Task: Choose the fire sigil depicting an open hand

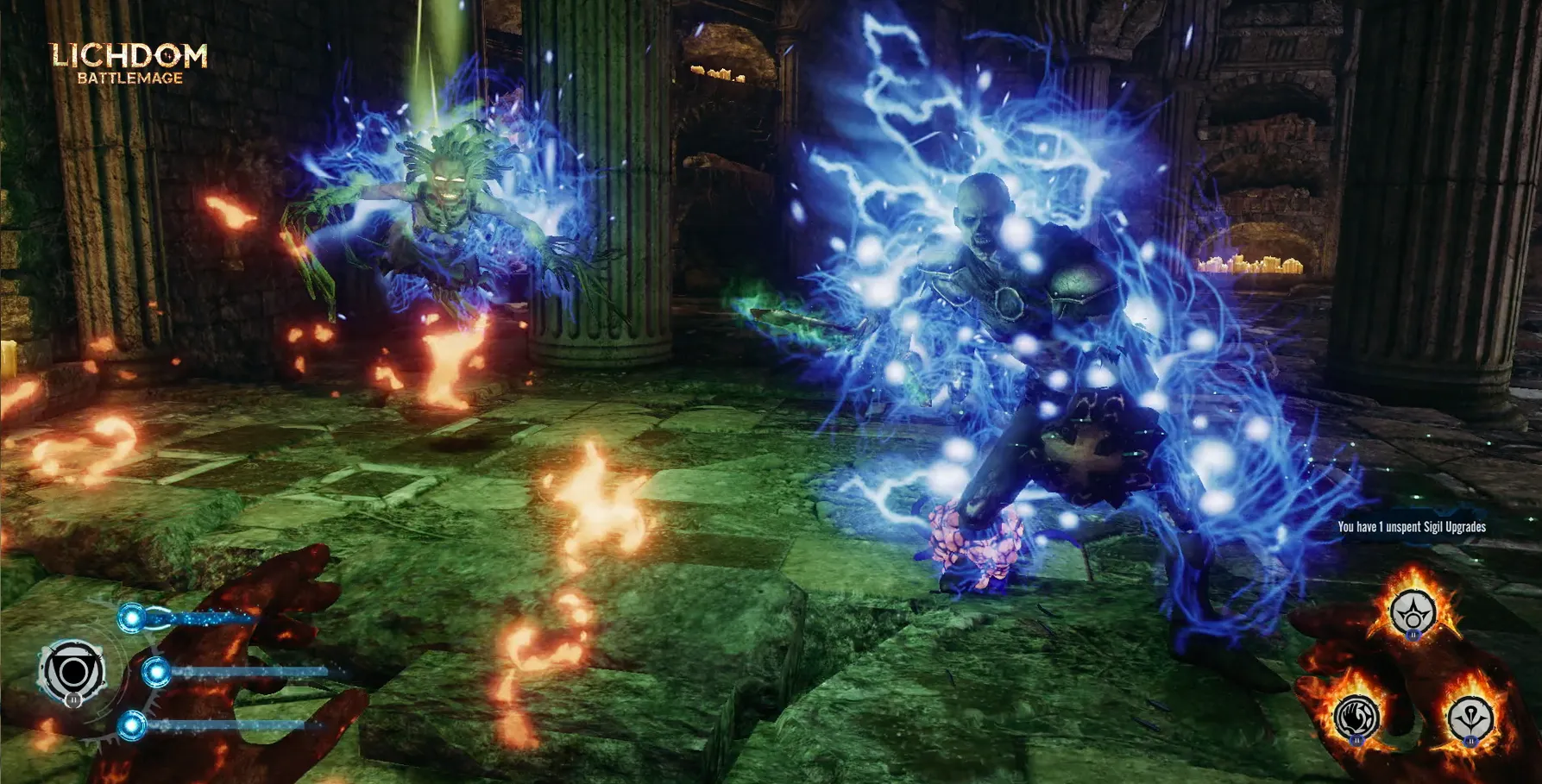Action: tap(1356, 717)
